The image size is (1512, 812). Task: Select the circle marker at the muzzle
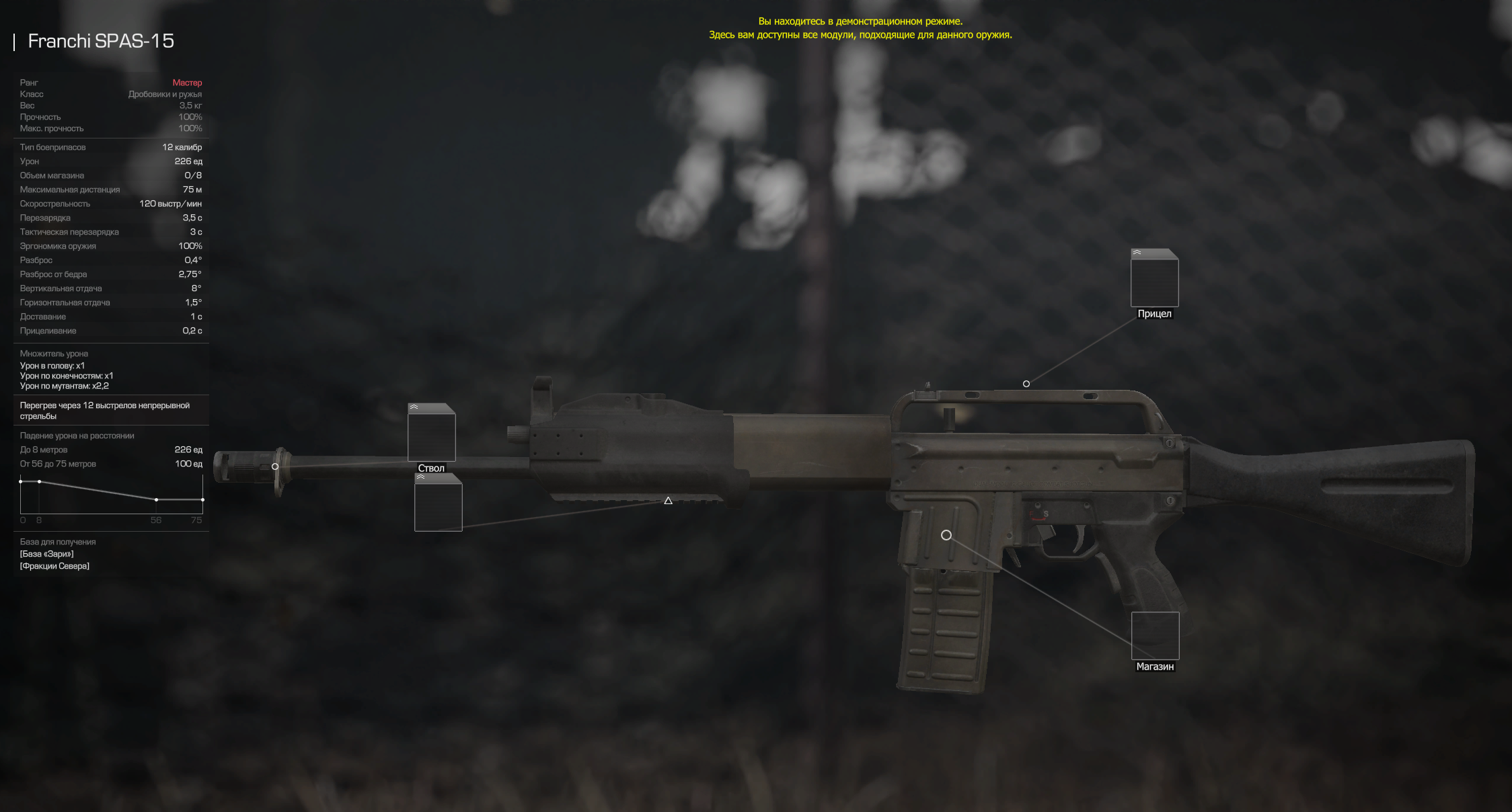(275, 466)
